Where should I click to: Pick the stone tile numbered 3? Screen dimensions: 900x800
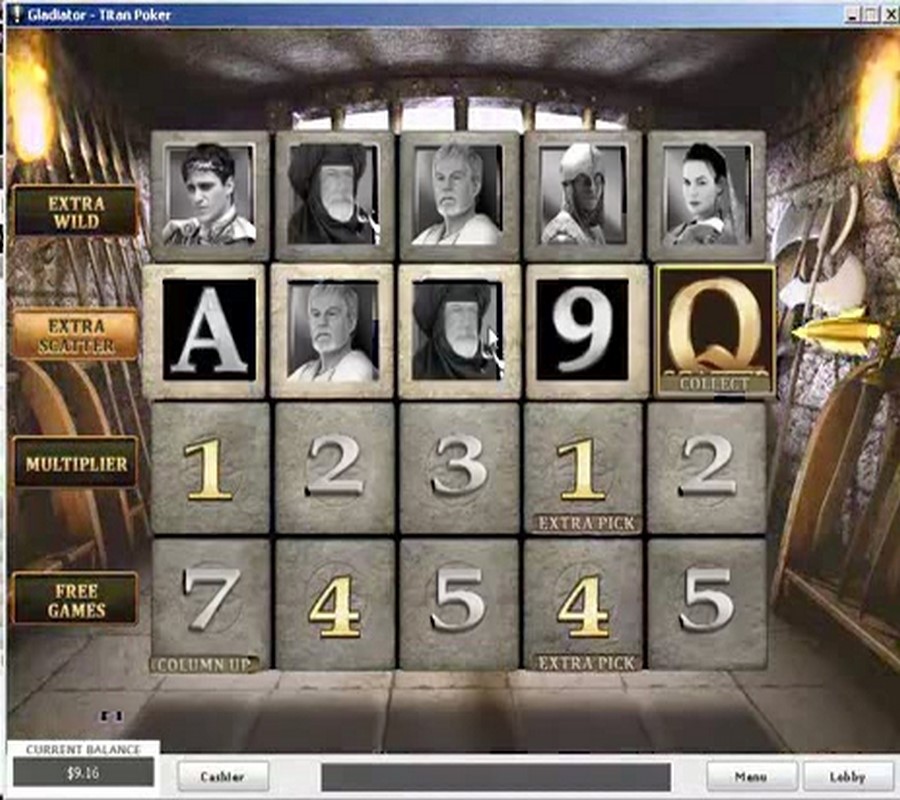click(x=459, y=467)
